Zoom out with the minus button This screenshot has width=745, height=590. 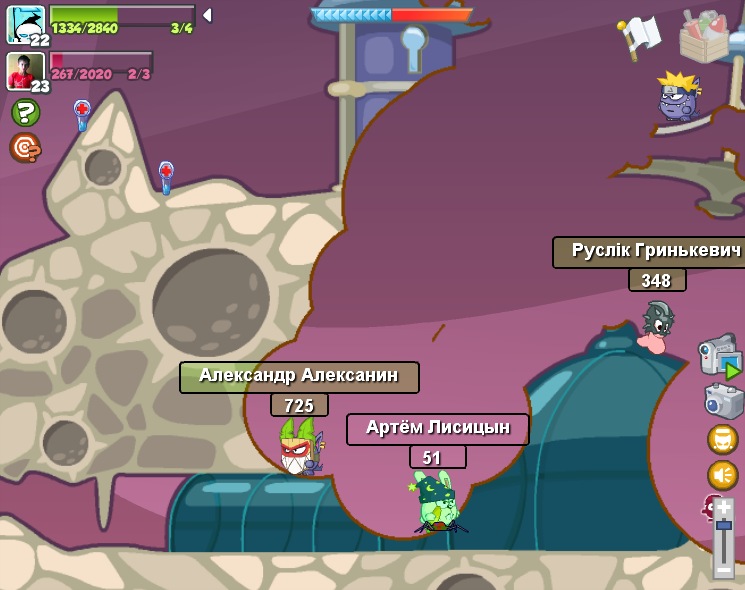[724, 569]
